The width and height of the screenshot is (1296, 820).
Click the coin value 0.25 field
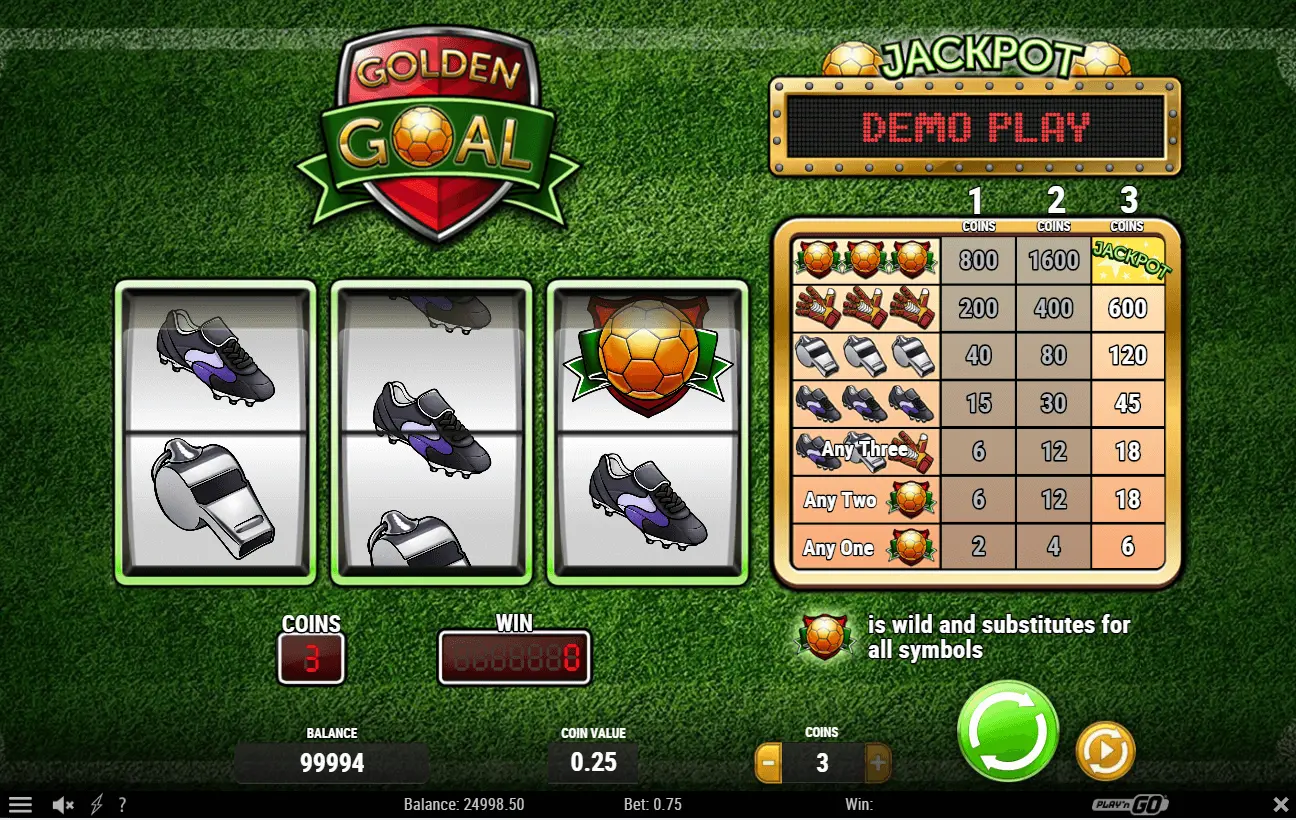(593, 762)
